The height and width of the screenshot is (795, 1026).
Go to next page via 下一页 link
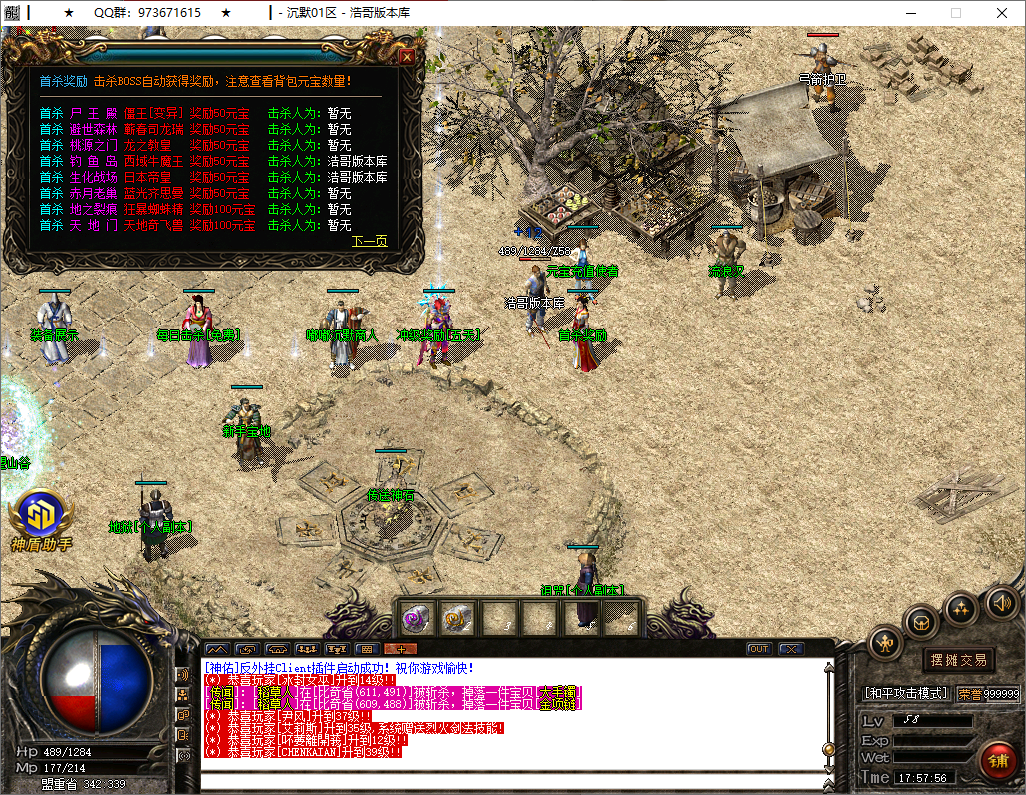pyautogui.click(x=370, y=241)
